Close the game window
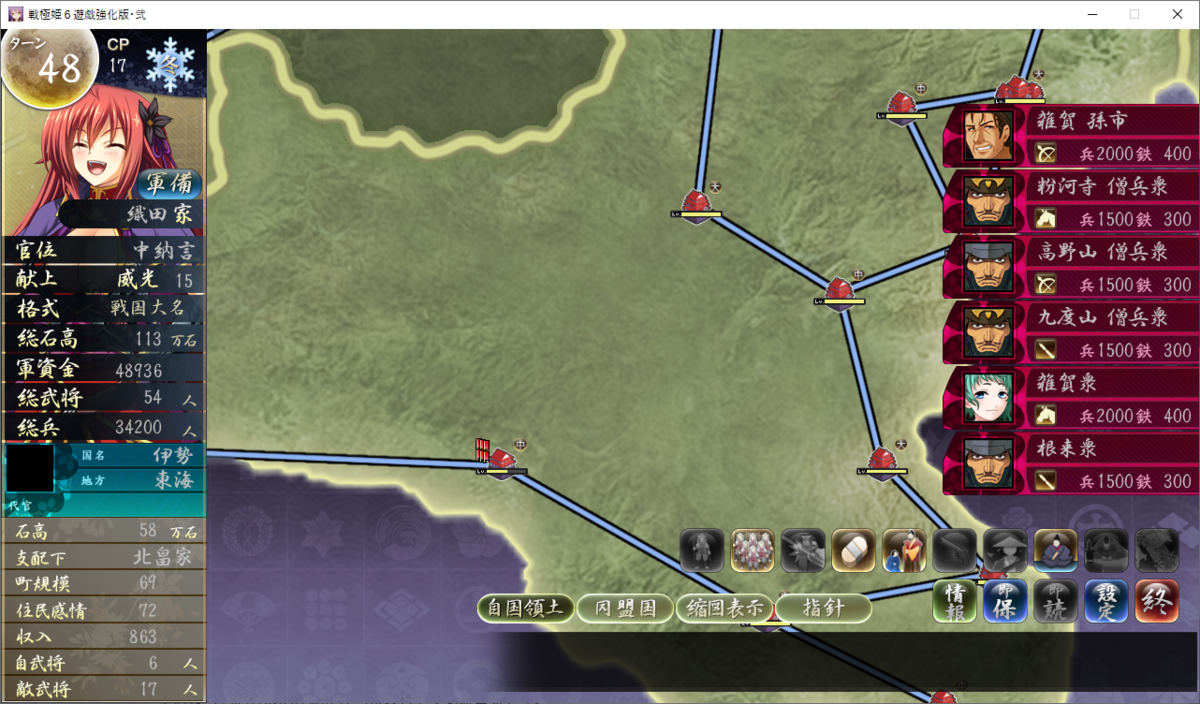The width and height of the screenshot is (1200, 704). point(1176,14)
